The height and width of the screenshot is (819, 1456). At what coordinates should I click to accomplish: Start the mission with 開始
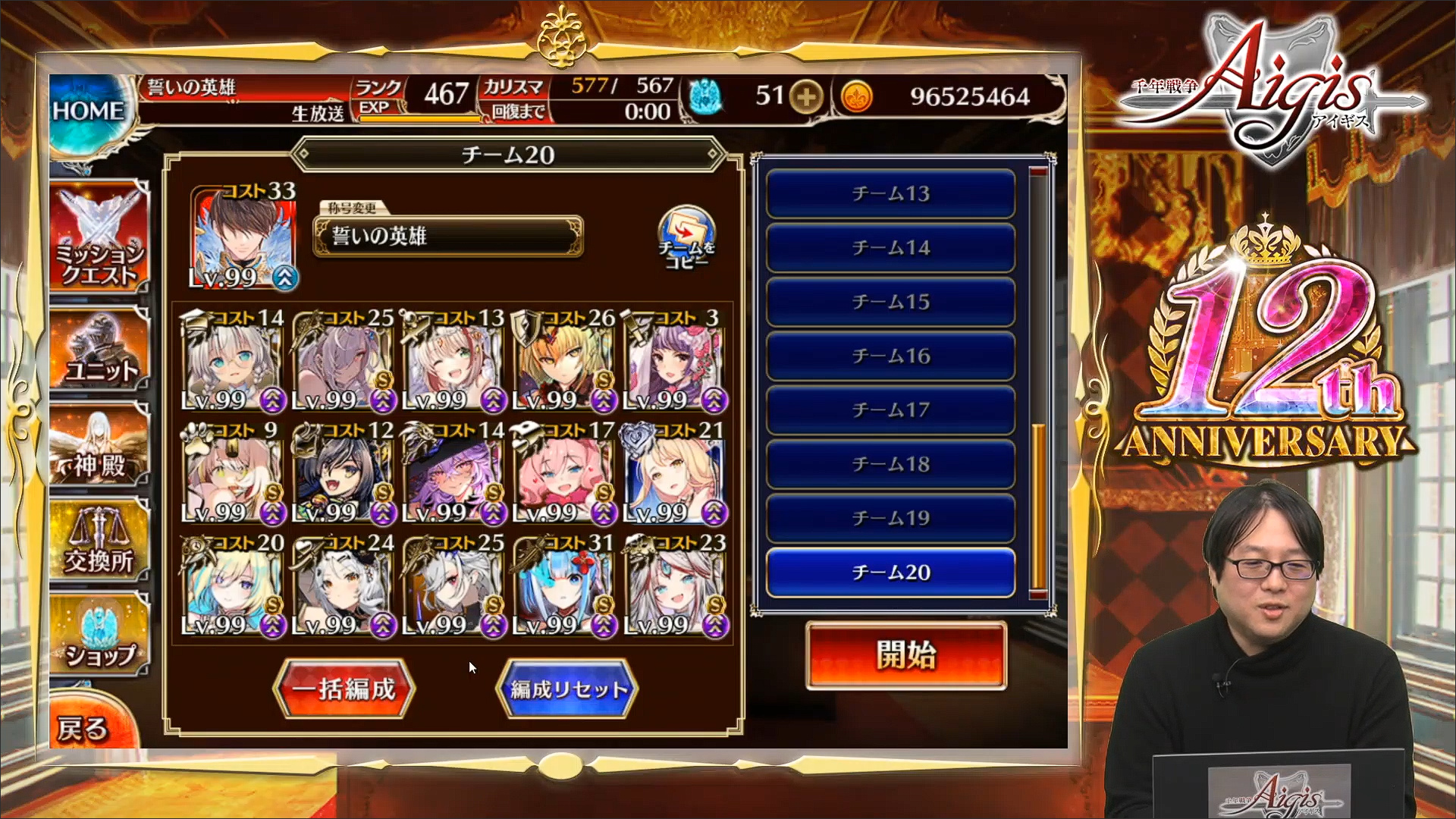(906, 655)
